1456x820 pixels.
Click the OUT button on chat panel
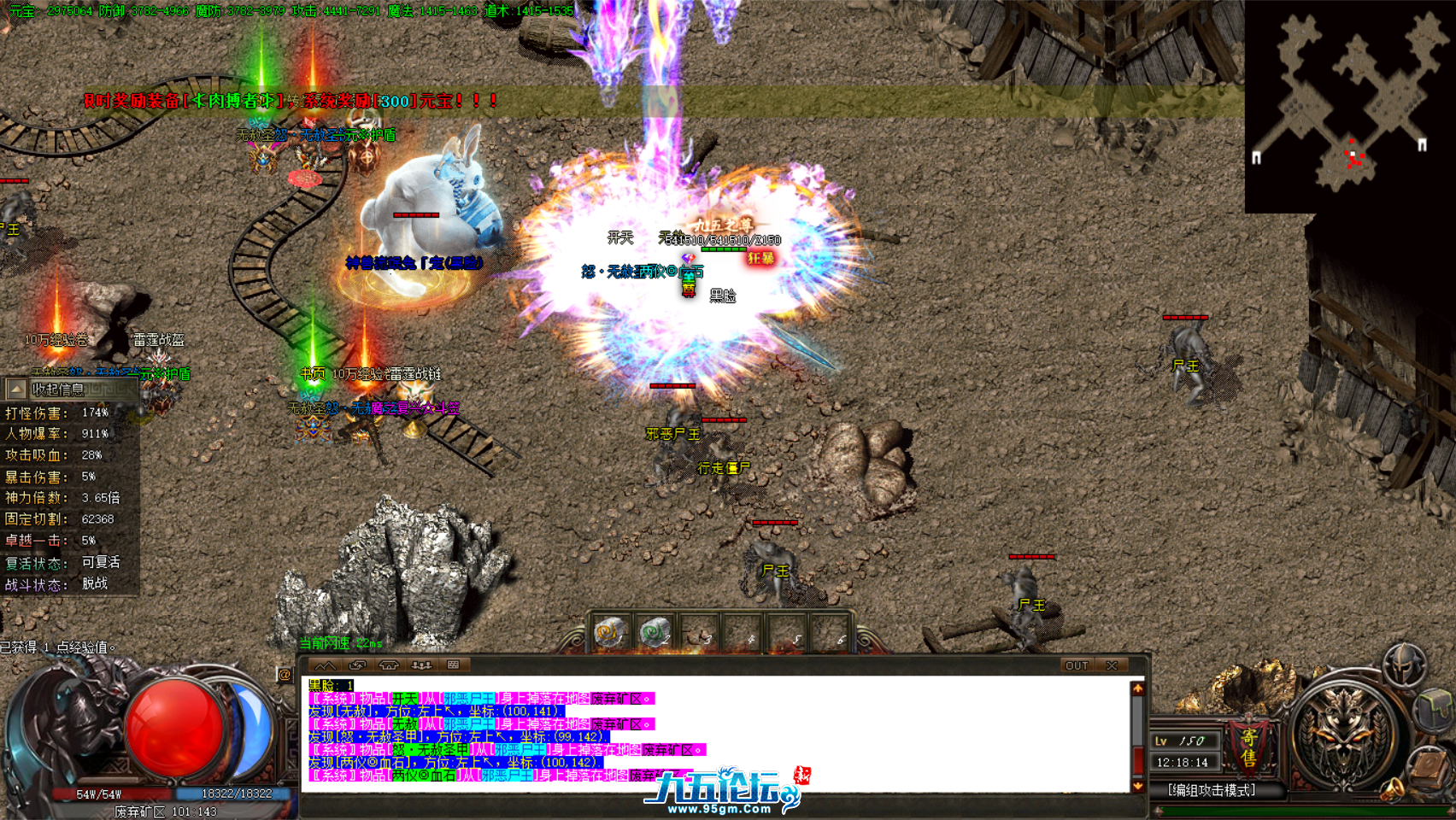(1077, 665)
